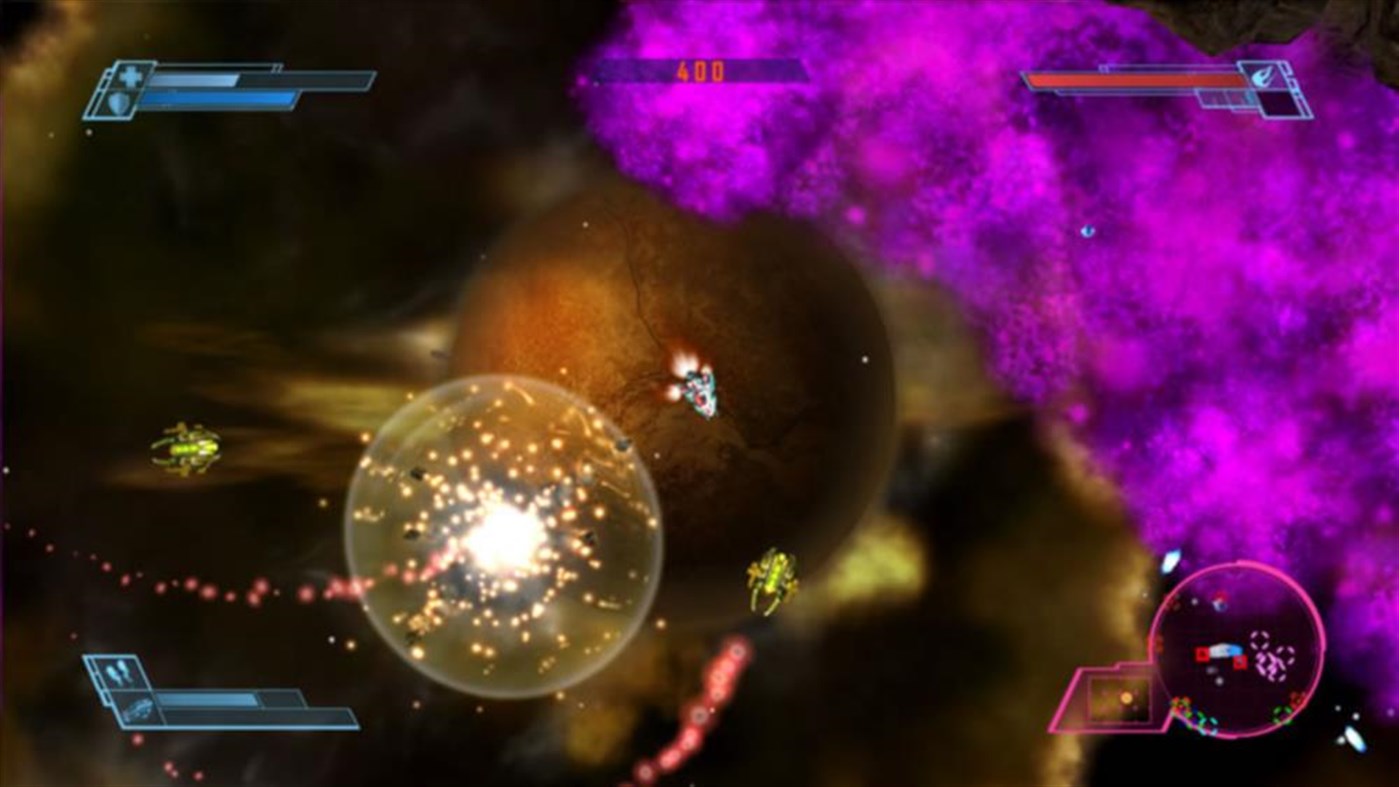Click the twin missiles ammo icon
Image resolution: width=1399 pixels, height=787 pixels.
tap(116, 670)
